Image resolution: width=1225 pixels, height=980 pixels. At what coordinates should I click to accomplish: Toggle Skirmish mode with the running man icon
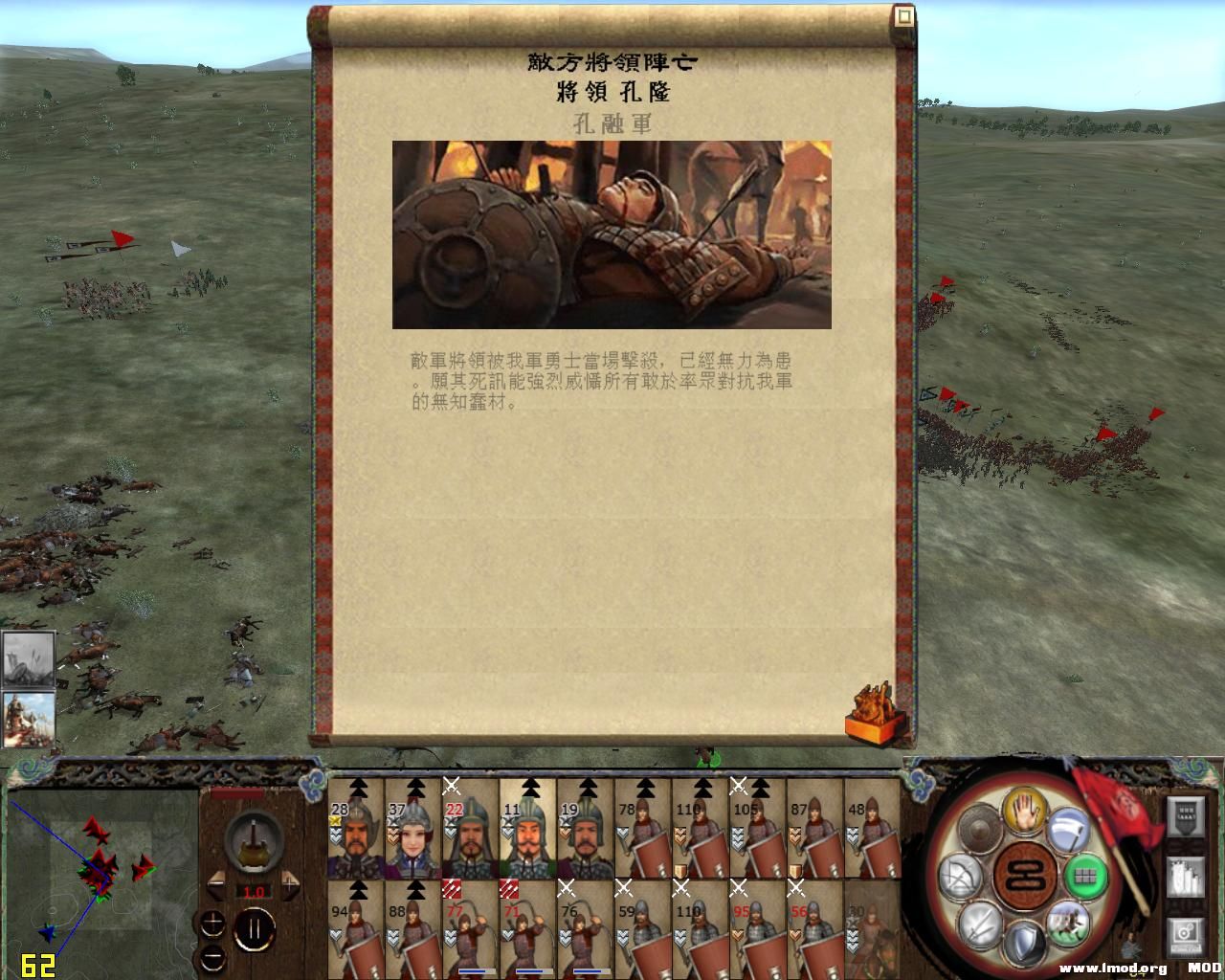1068,924
